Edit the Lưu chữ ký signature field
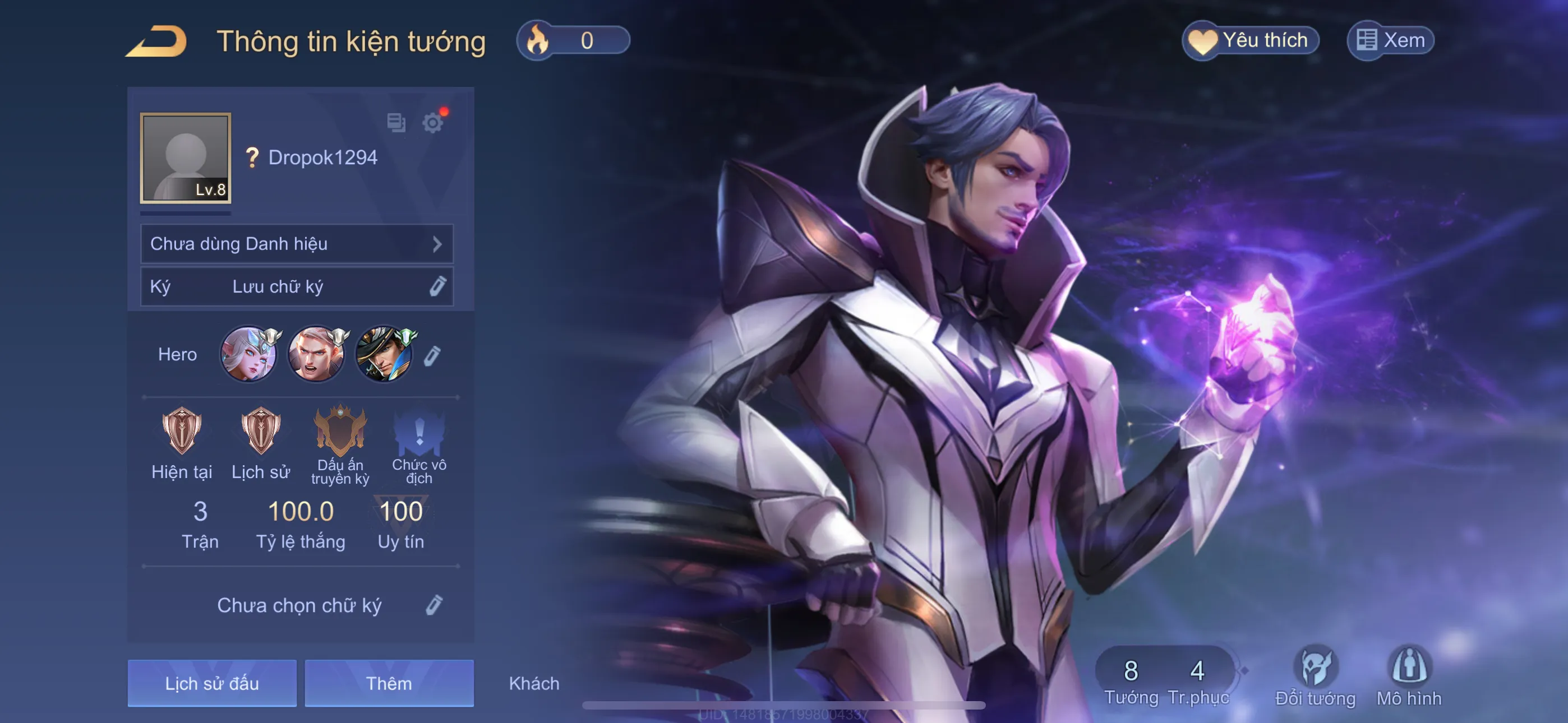Screen dimensions: 1568x723 coord(437,286)
